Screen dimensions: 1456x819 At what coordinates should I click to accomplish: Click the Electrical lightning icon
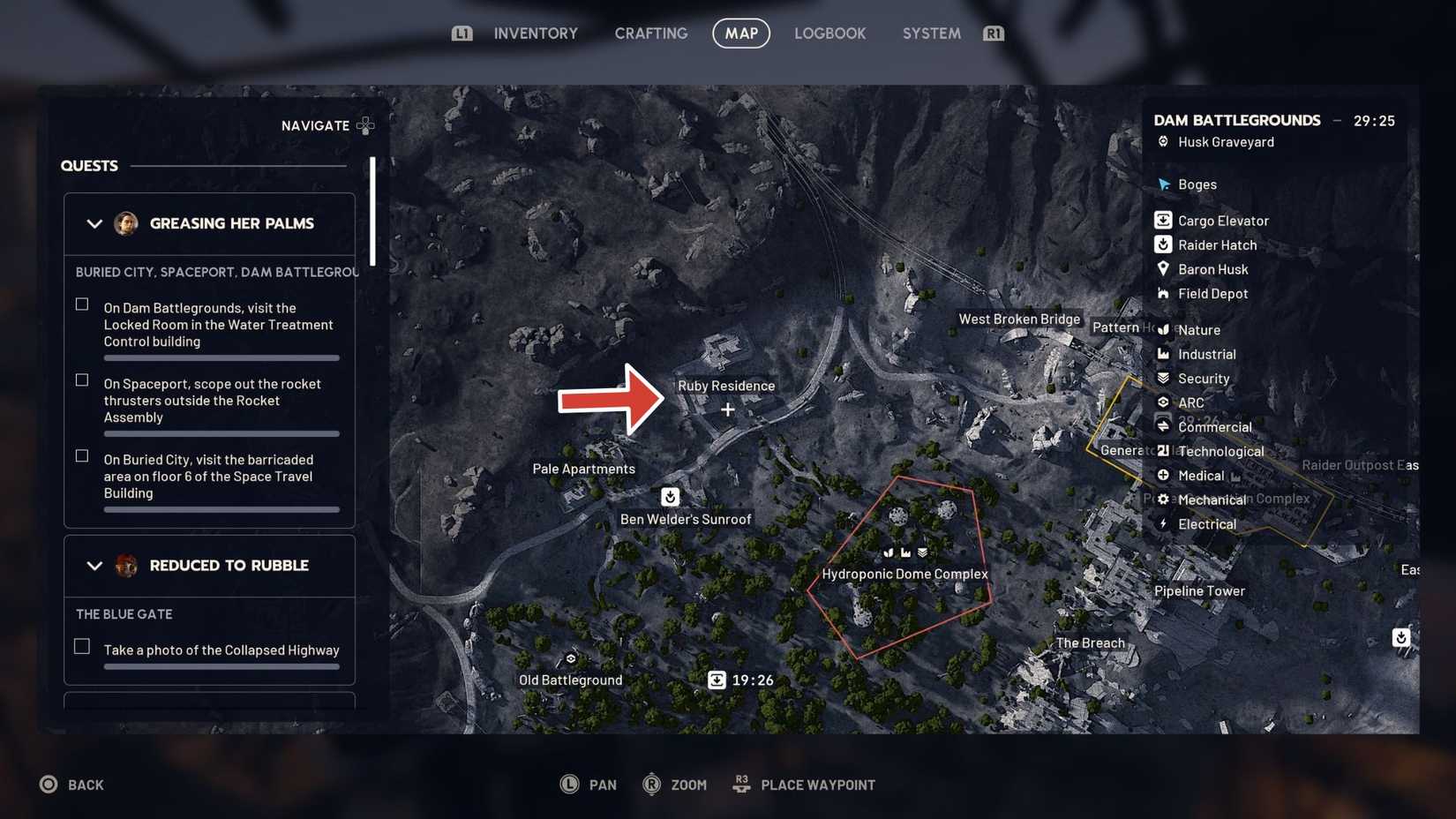(1163, 523)
